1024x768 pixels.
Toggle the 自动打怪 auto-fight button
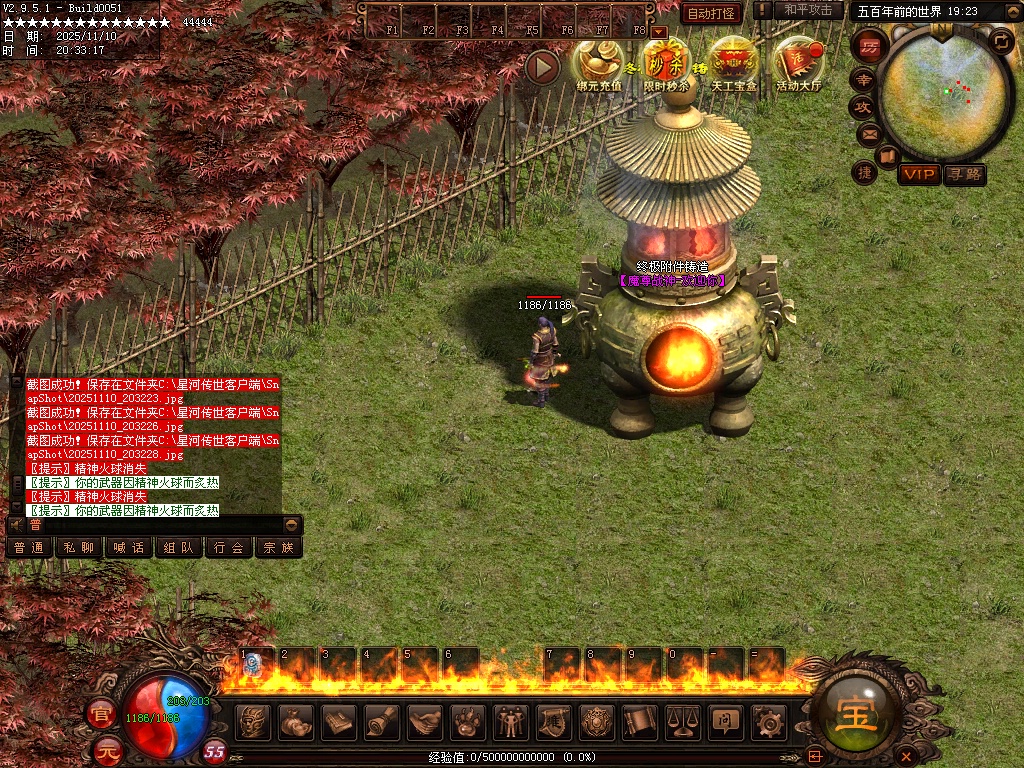711,13
